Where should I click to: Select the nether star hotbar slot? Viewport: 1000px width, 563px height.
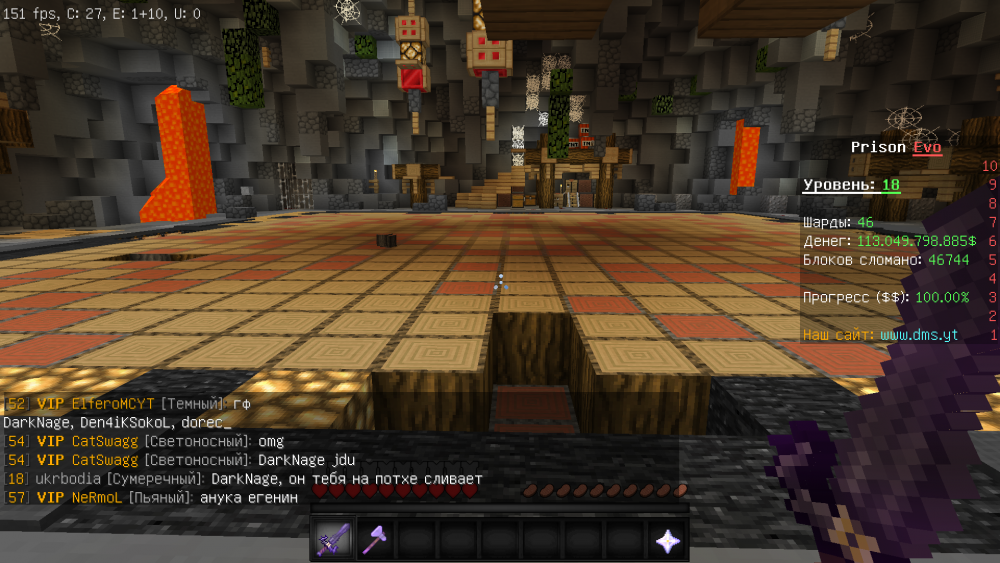coord(667,540)
